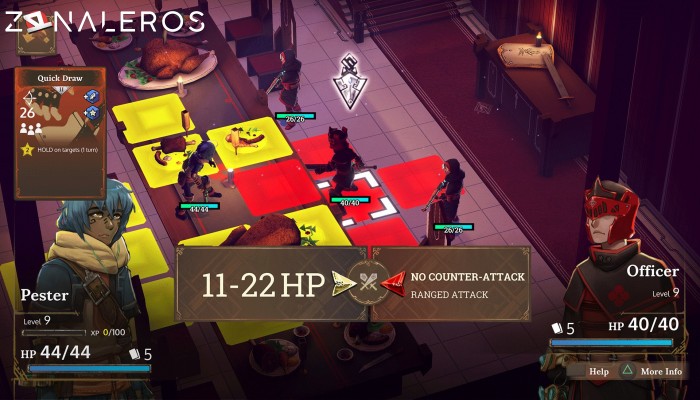Open the Help option
Viewport: 700px width, 400px height.
coord(598,371)
